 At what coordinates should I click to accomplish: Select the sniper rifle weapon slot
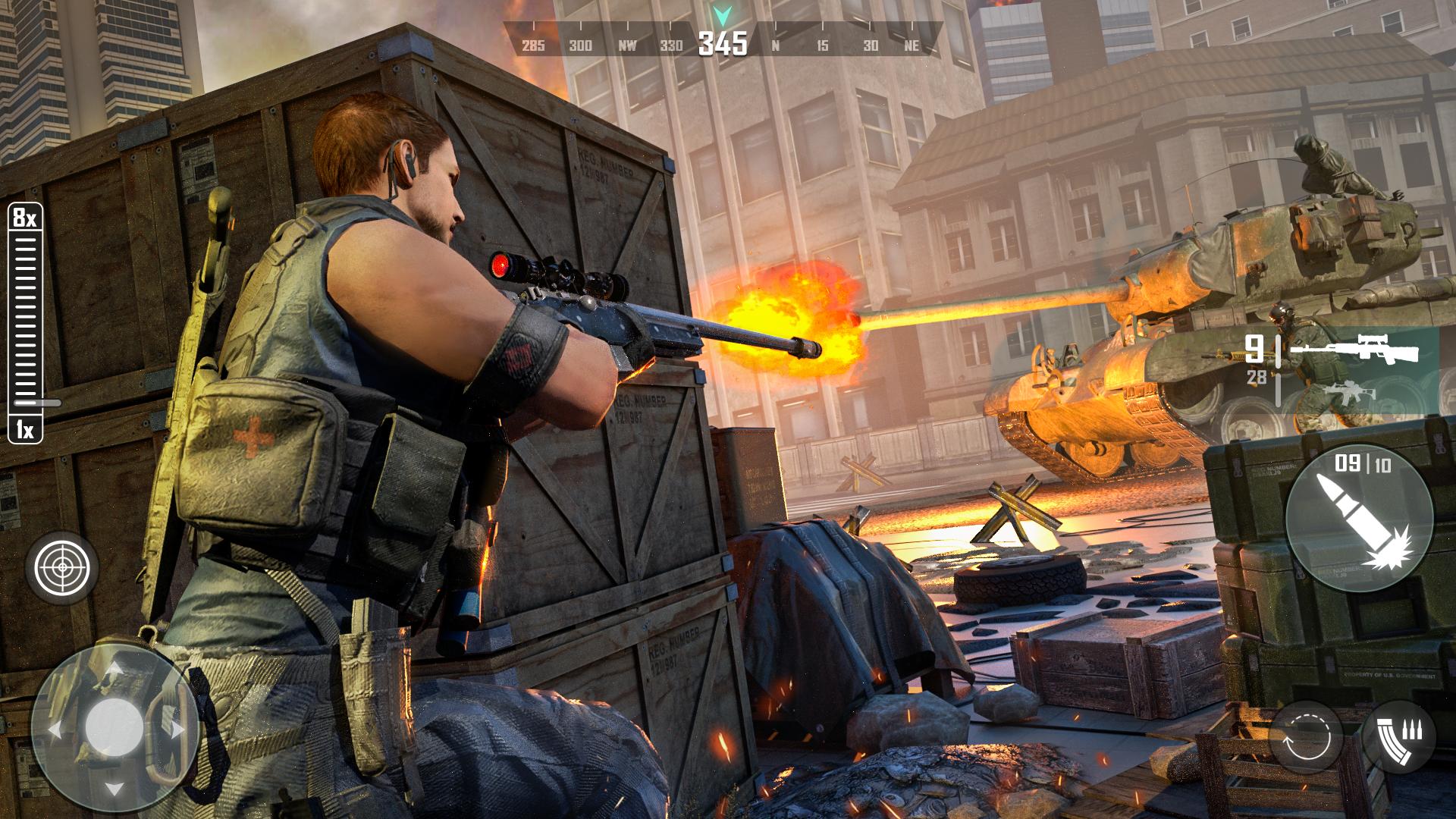pos(1354,350)
